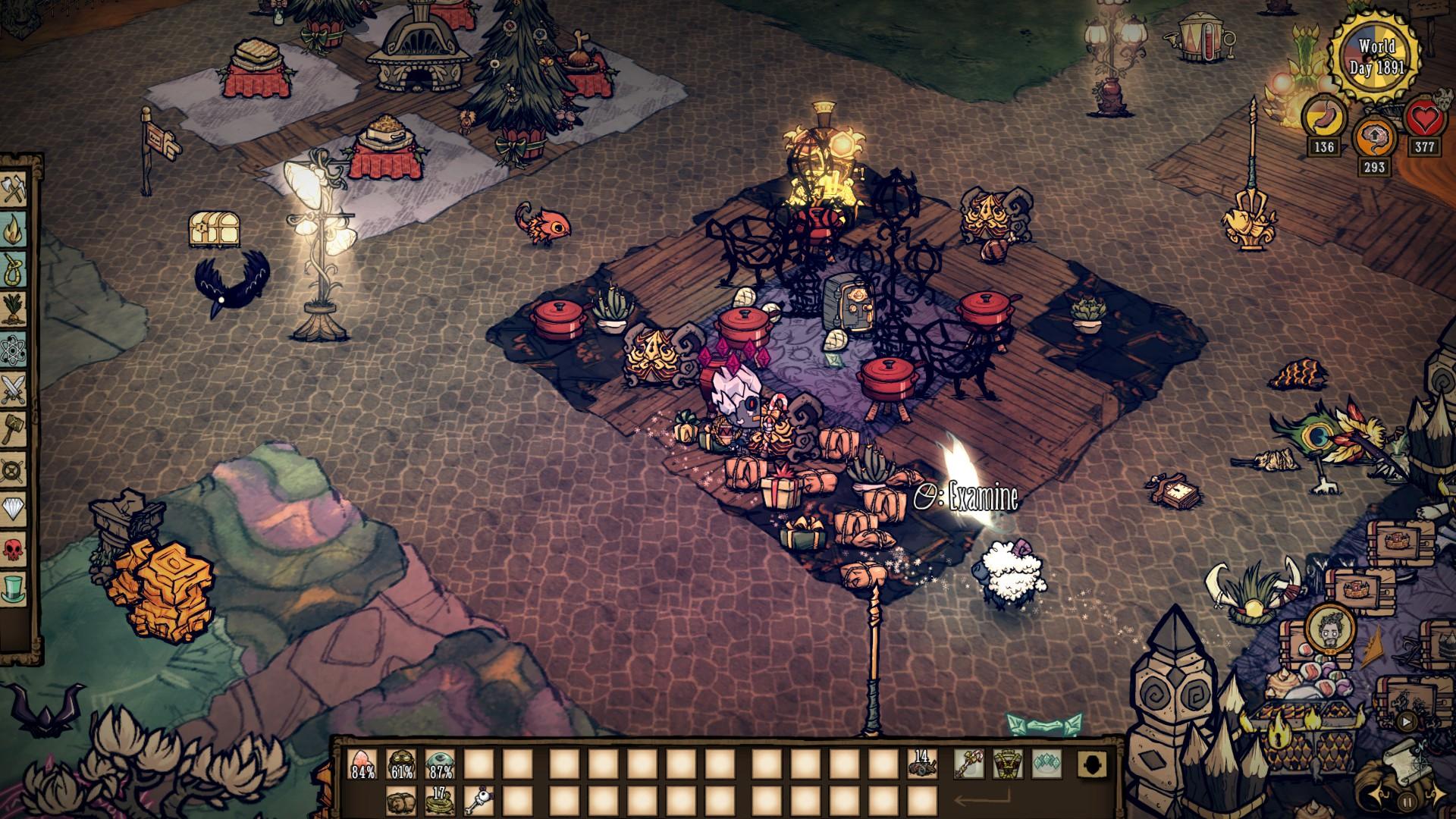Choose the skull-topped key item slot
The width and height of the screenshot is (1456, 819).
click(x=479, y=800)
